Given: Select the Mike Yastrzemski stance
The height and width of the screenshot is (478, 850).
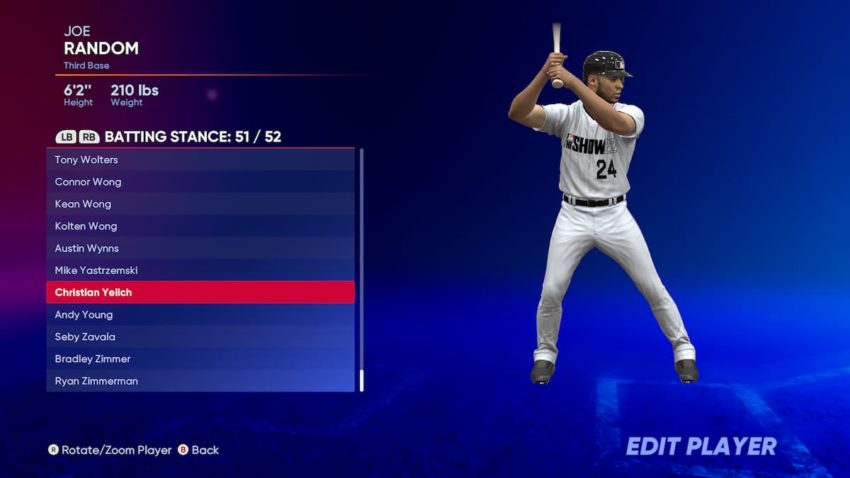Looking at the screenshot, I should pos(200,270).
